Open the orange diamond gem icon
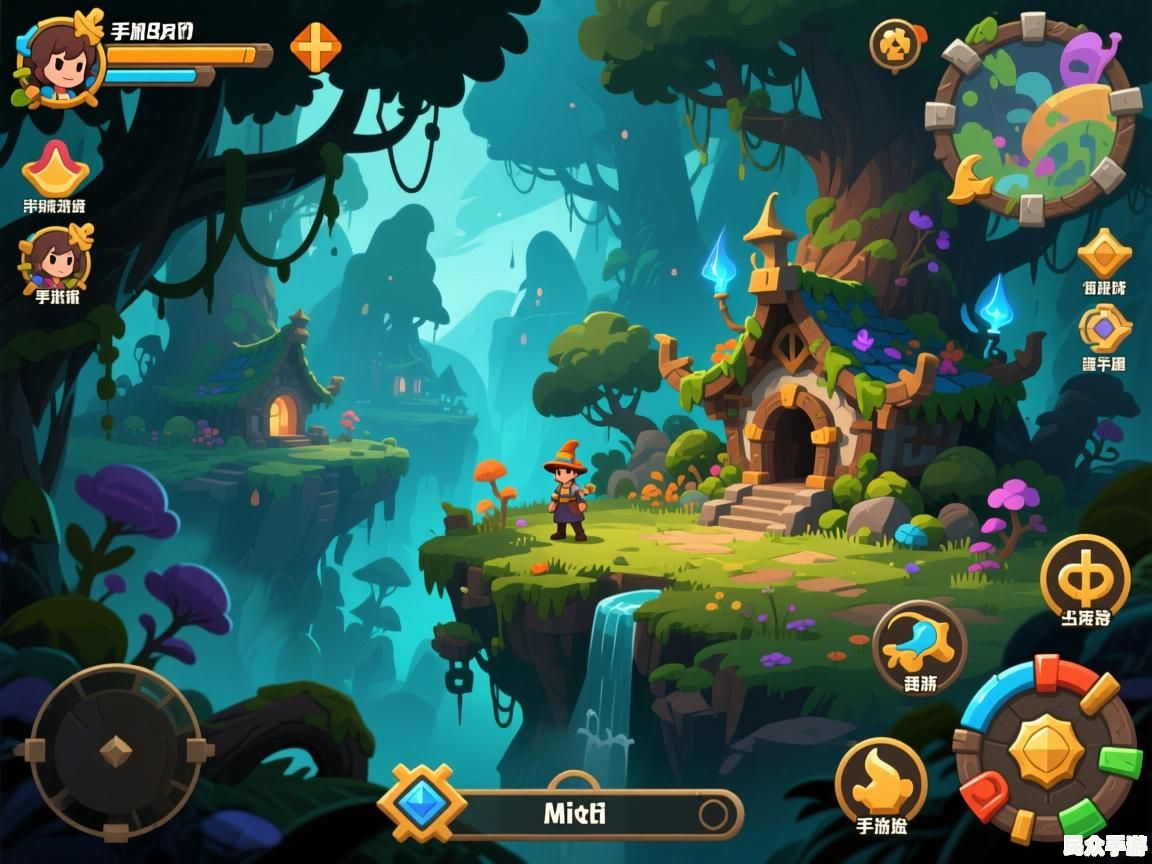The height and width of the screenshot is (864, 1152). coord(1104,252)
